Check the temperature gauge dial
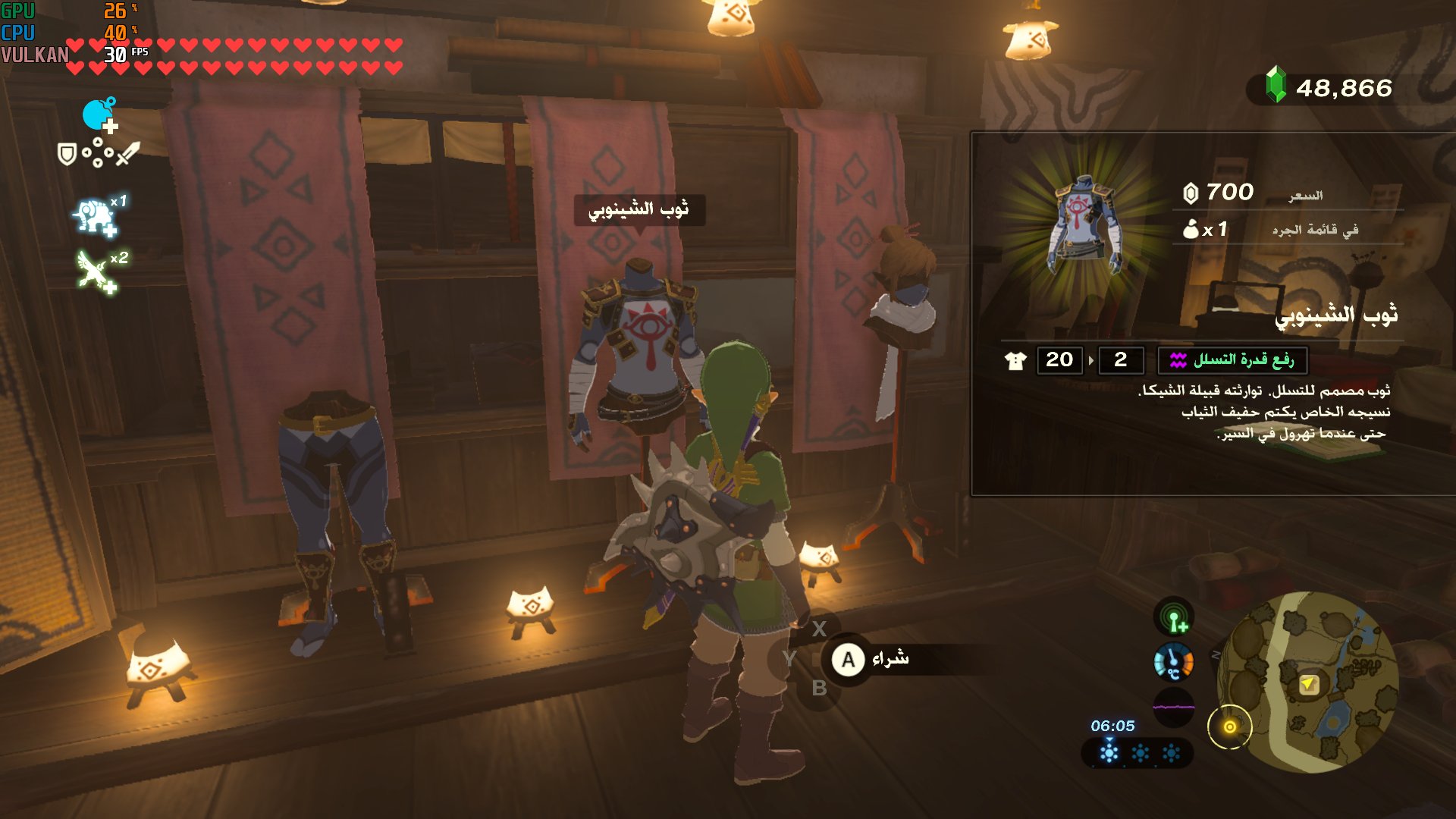Image resolution: width=1456 pixels, height=819 pixels. tap(1173, 661)
